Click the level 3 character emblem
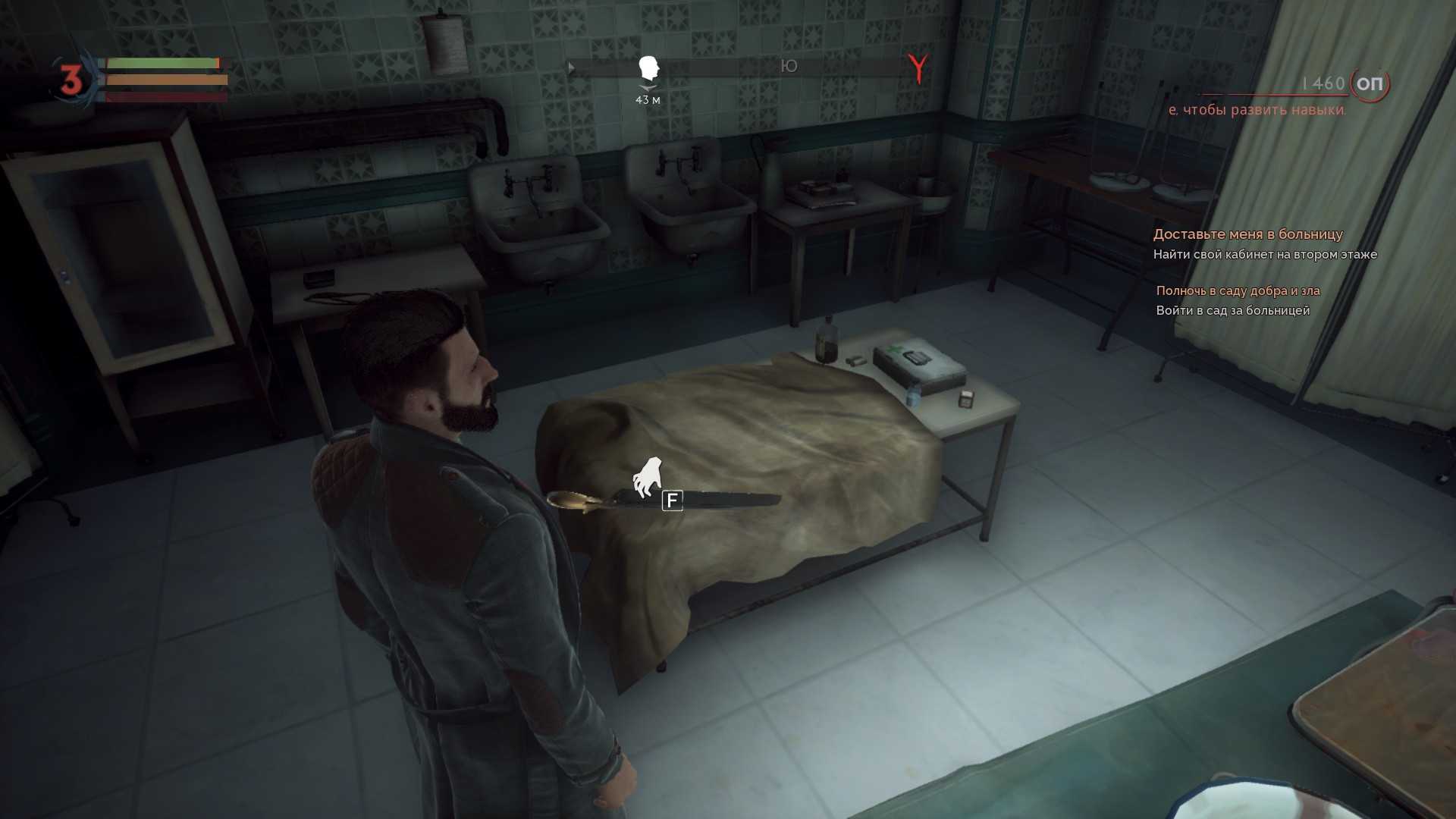 click(71, 80)
